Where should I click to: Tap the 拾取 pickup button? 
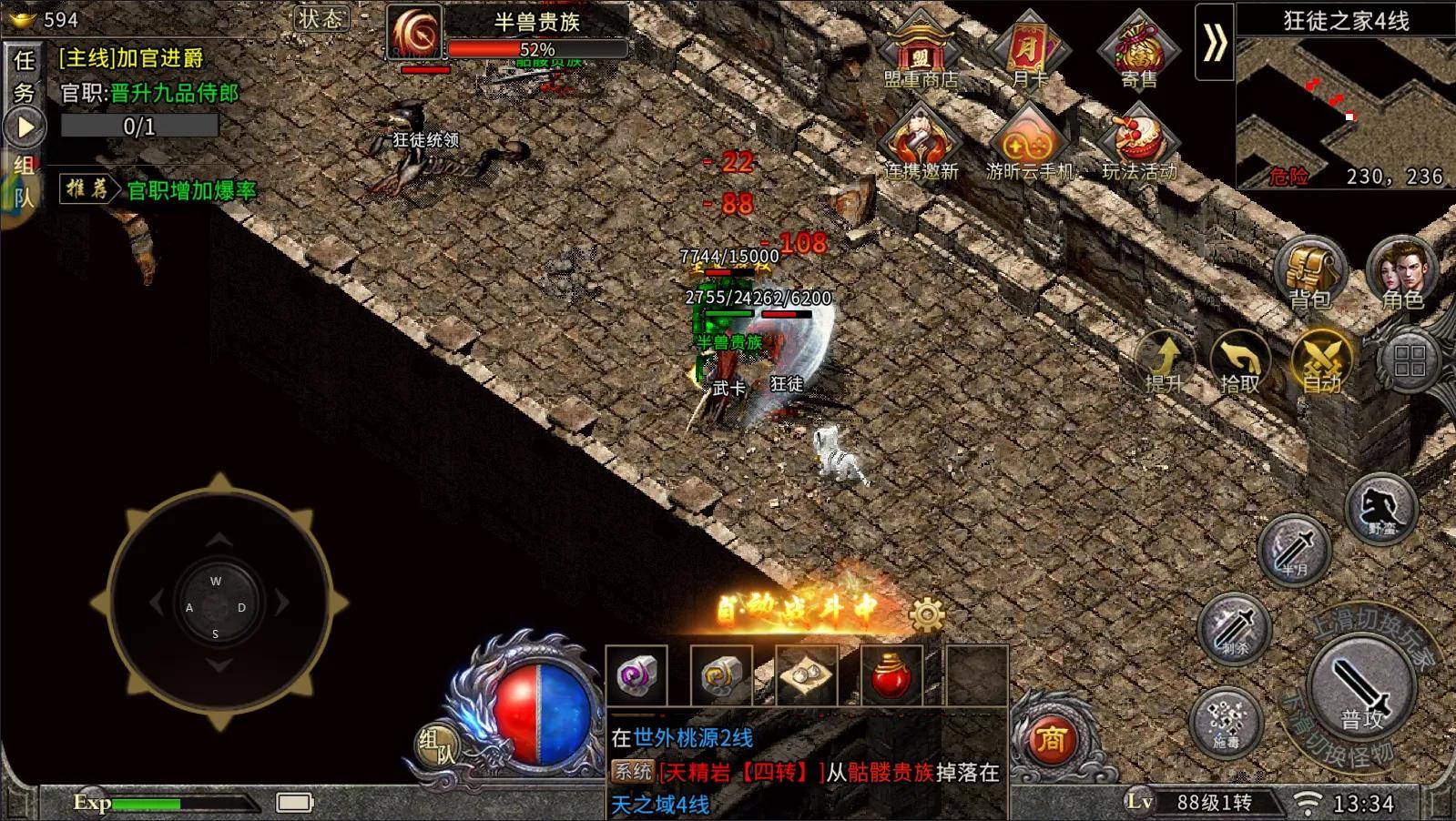pyautogui.click(x=1240, y=361)
